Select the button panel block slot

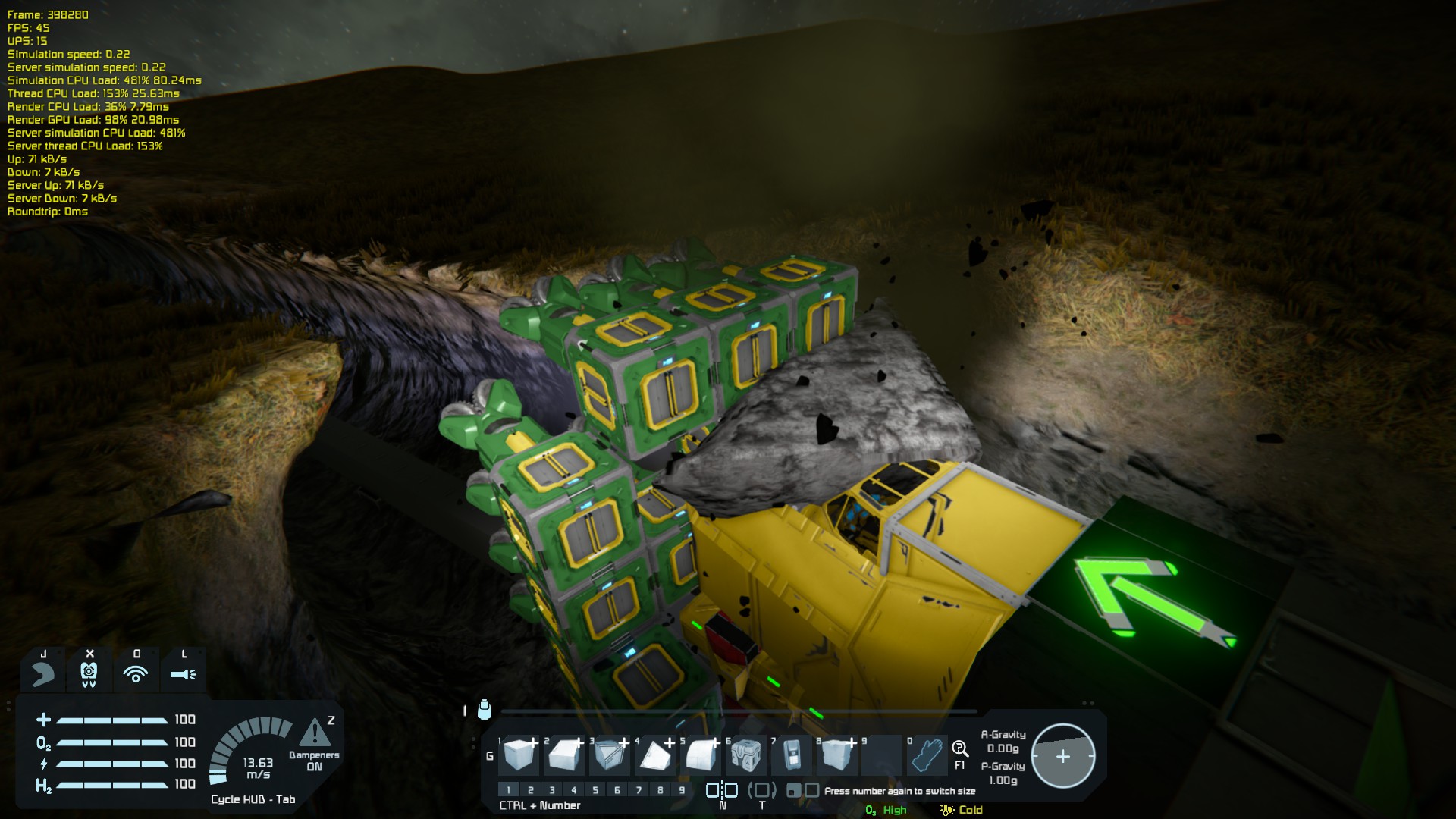pos(792,755)
